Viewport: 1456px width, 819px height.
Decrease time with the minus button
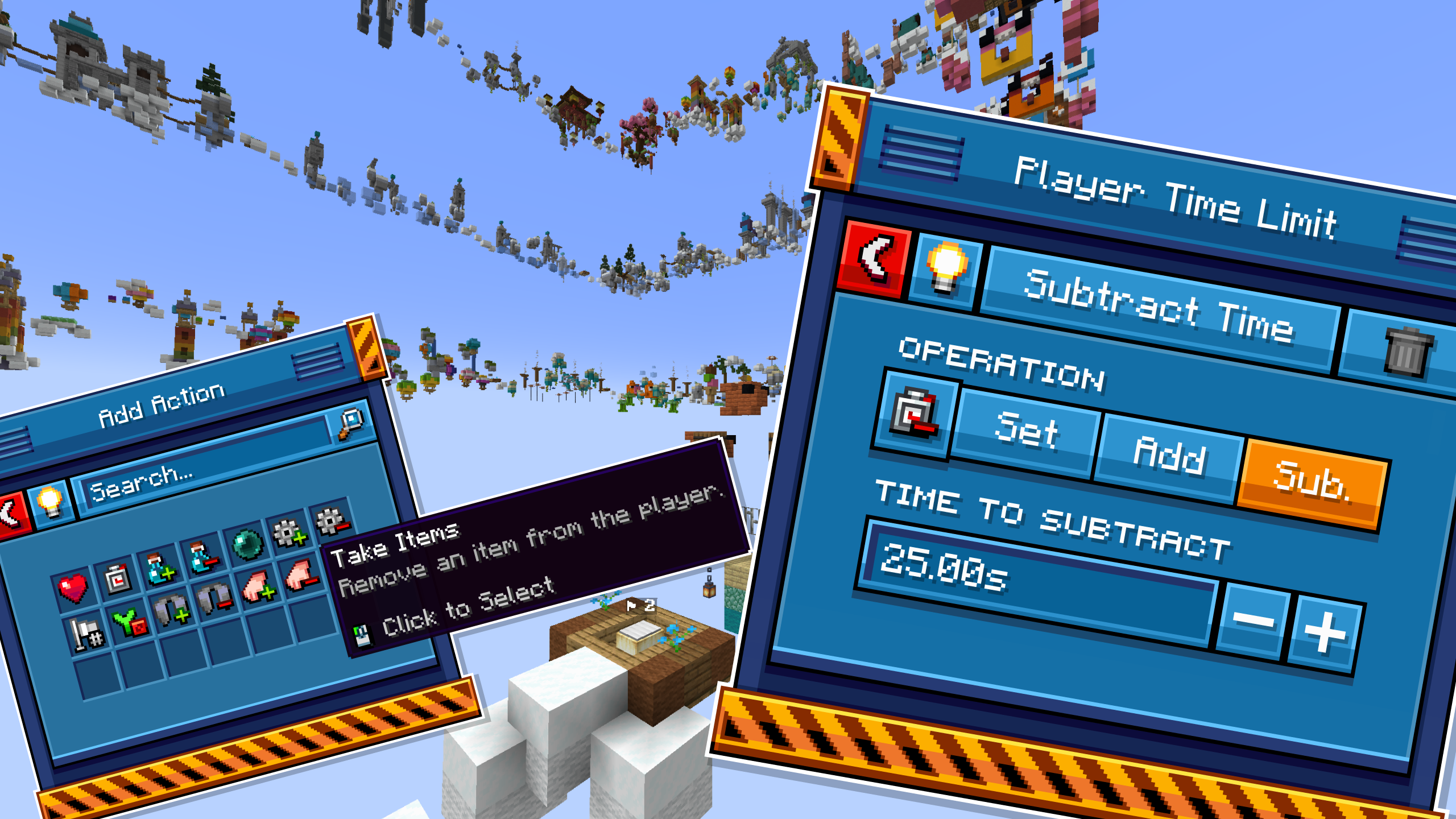1253,620
